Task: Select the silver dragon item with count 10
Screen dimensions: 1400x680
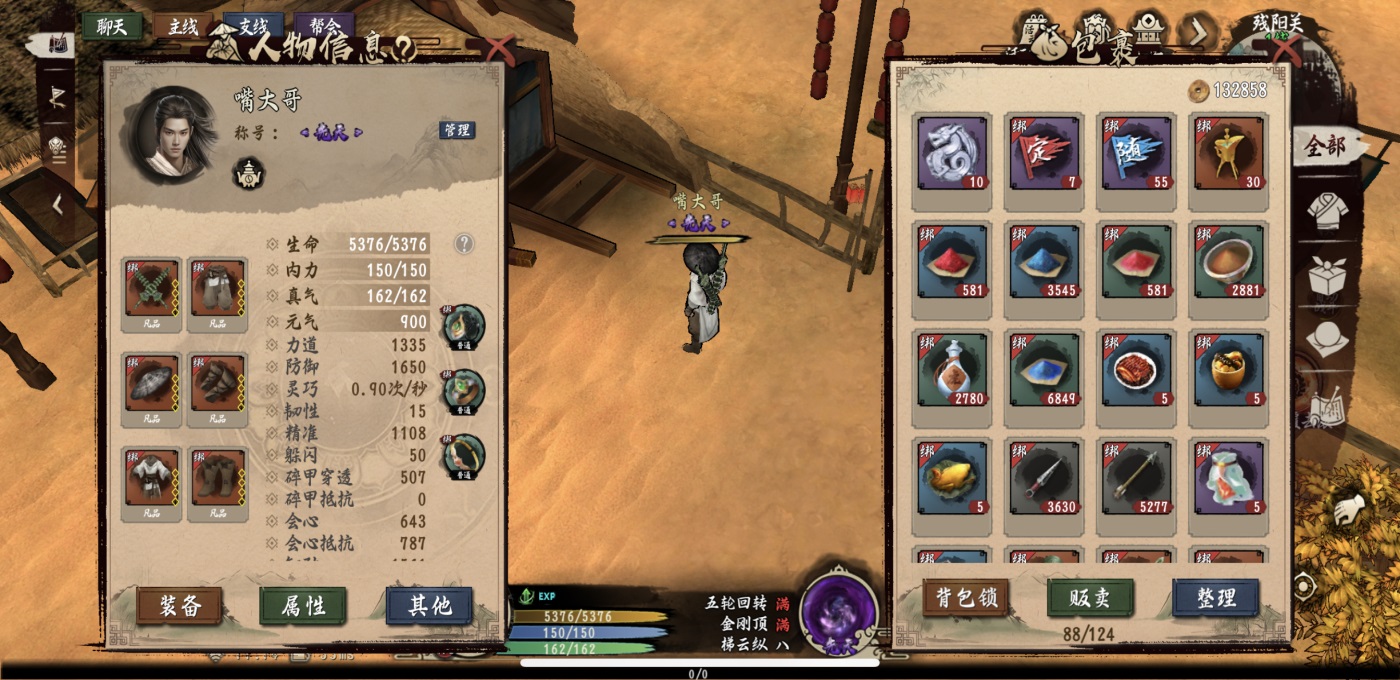Action: 952,153
